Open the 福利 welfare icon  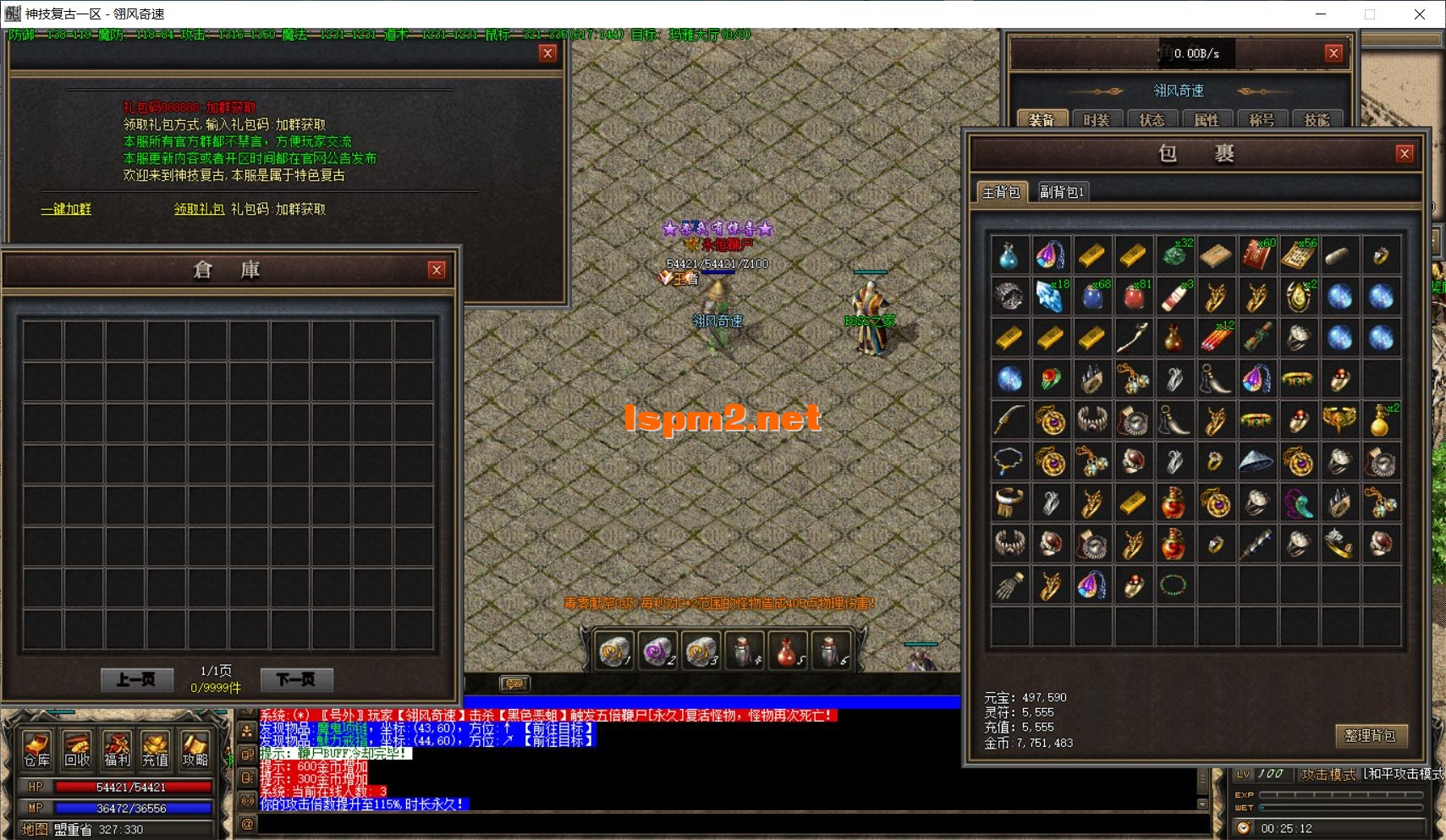coord(117,749)
